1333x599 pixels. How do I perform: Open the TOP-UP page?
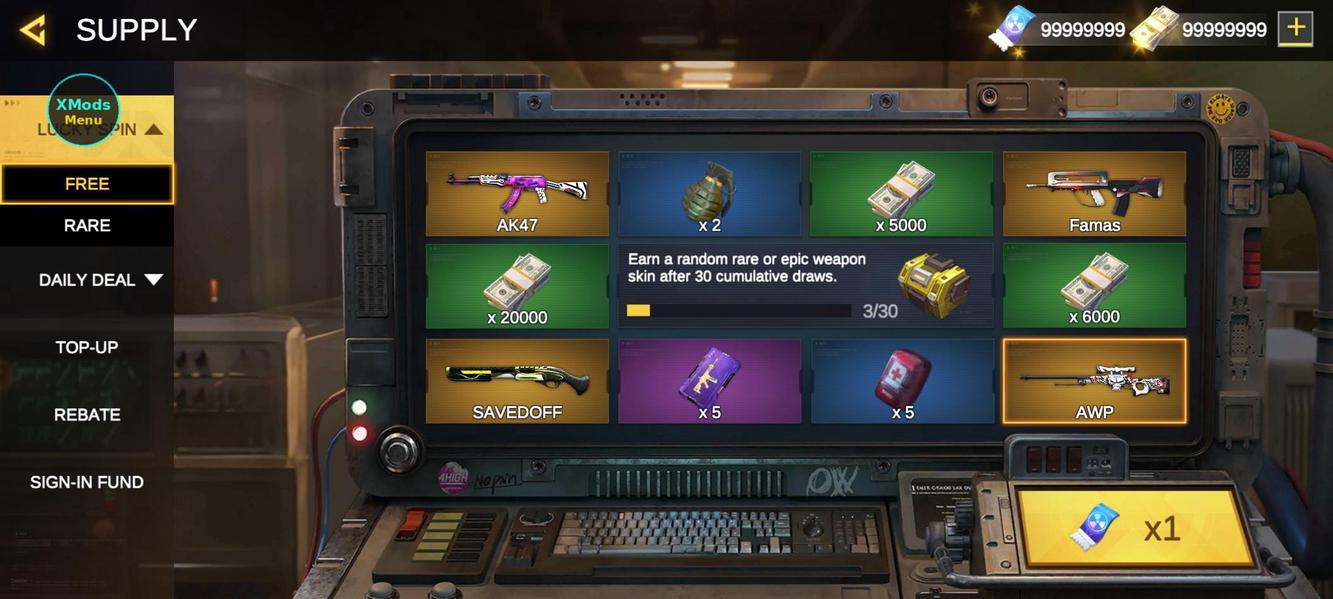click(x=87, y=347)
